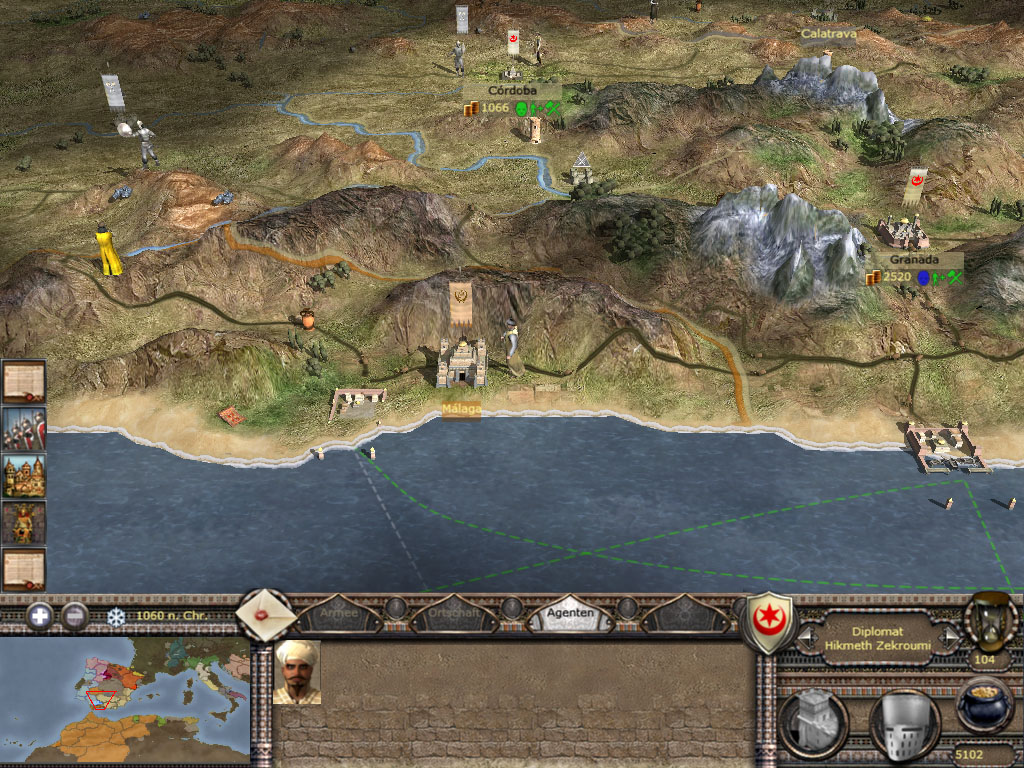Zoom out the minimap with the minus button
This screenshot has width=1024, height=768.
[75, 616]
